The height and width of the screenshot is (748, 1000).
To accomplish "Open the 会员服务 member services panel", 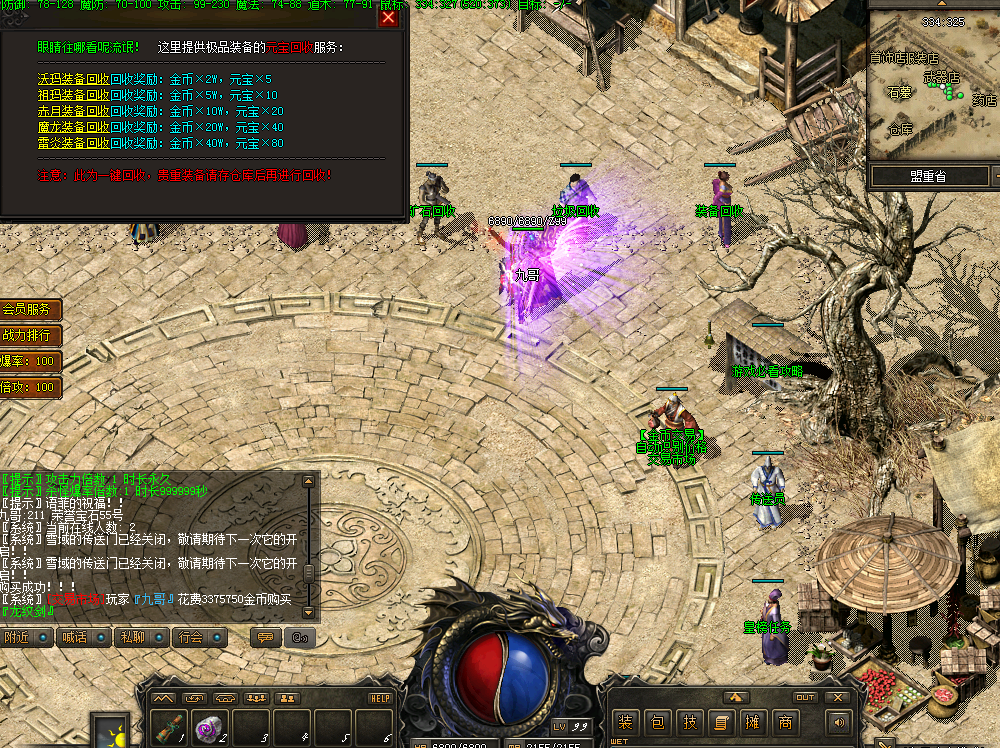I will click(x=28, y=310).
